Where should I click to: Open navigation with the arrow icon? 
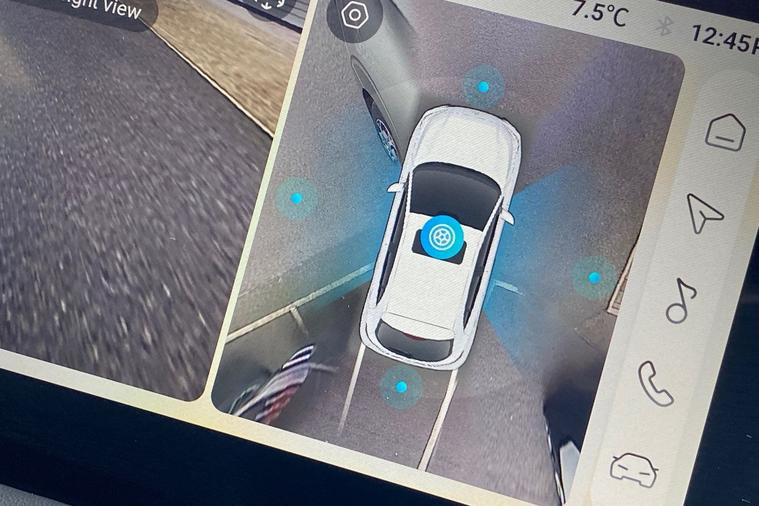(x=704, y=212)
